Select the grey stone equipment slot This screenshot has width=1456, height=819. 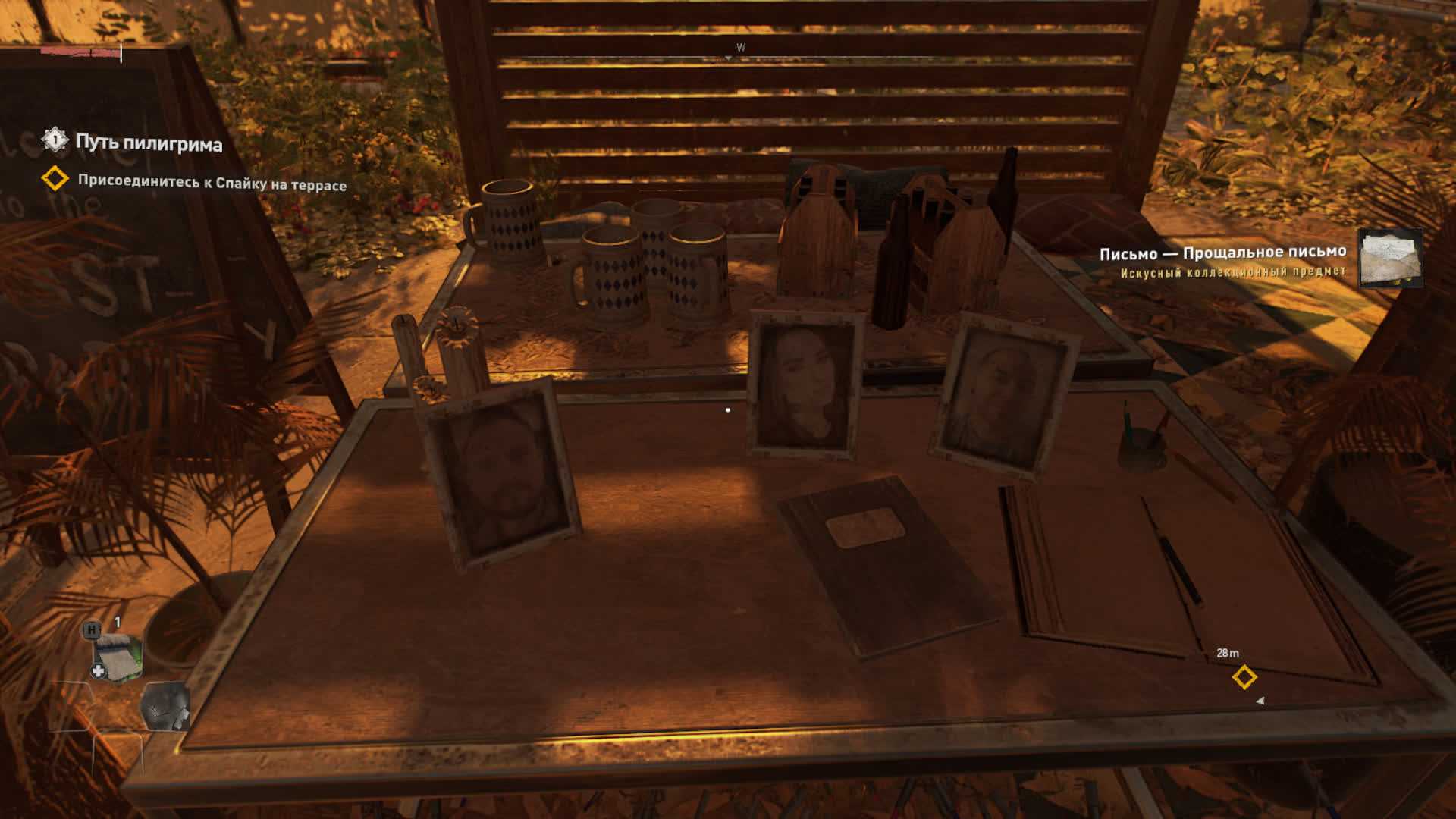pos(165,705)
